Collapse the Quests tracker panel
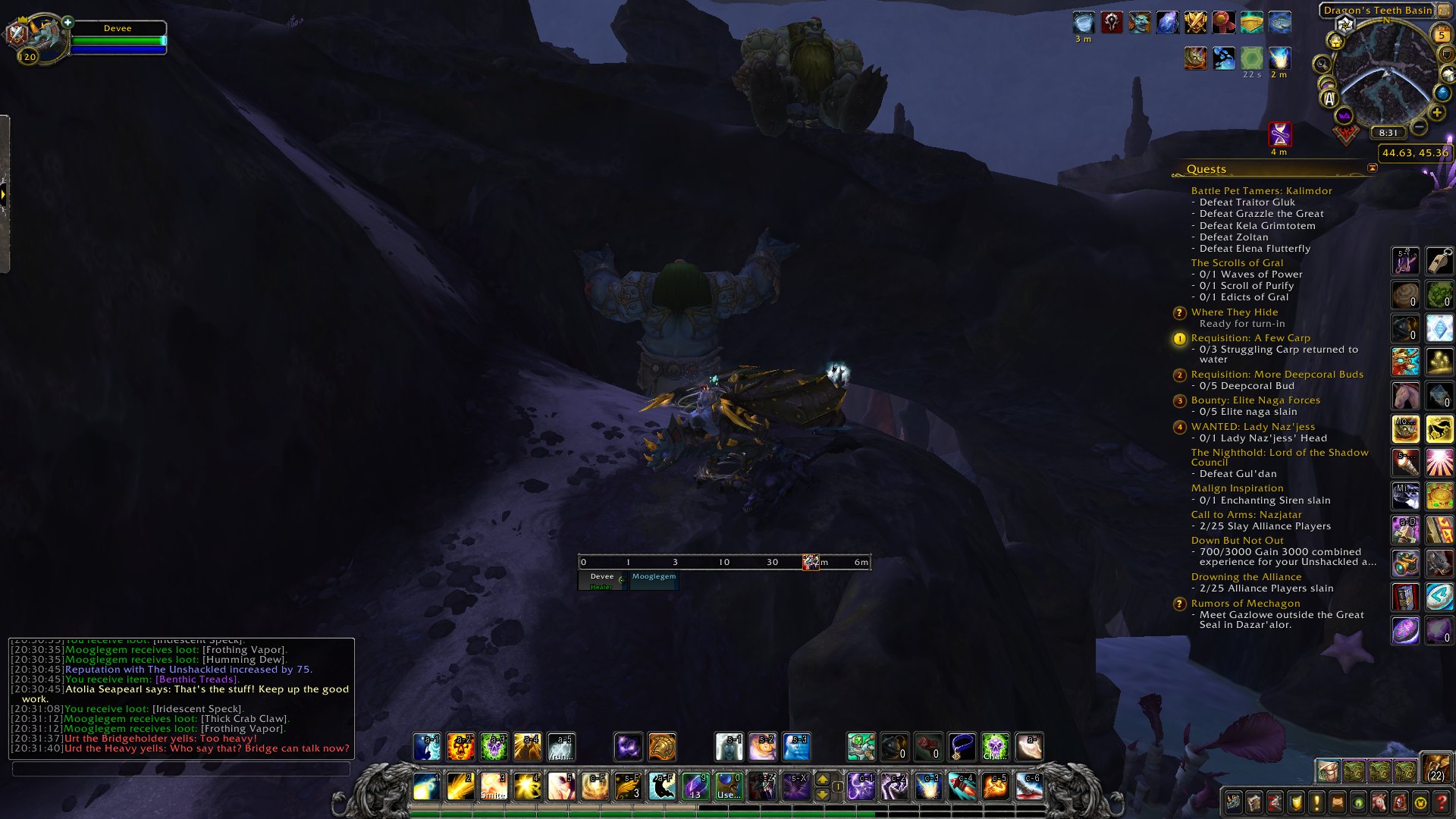Image resolution: width=1456 pixels, height=819 pixels. 1372,168
